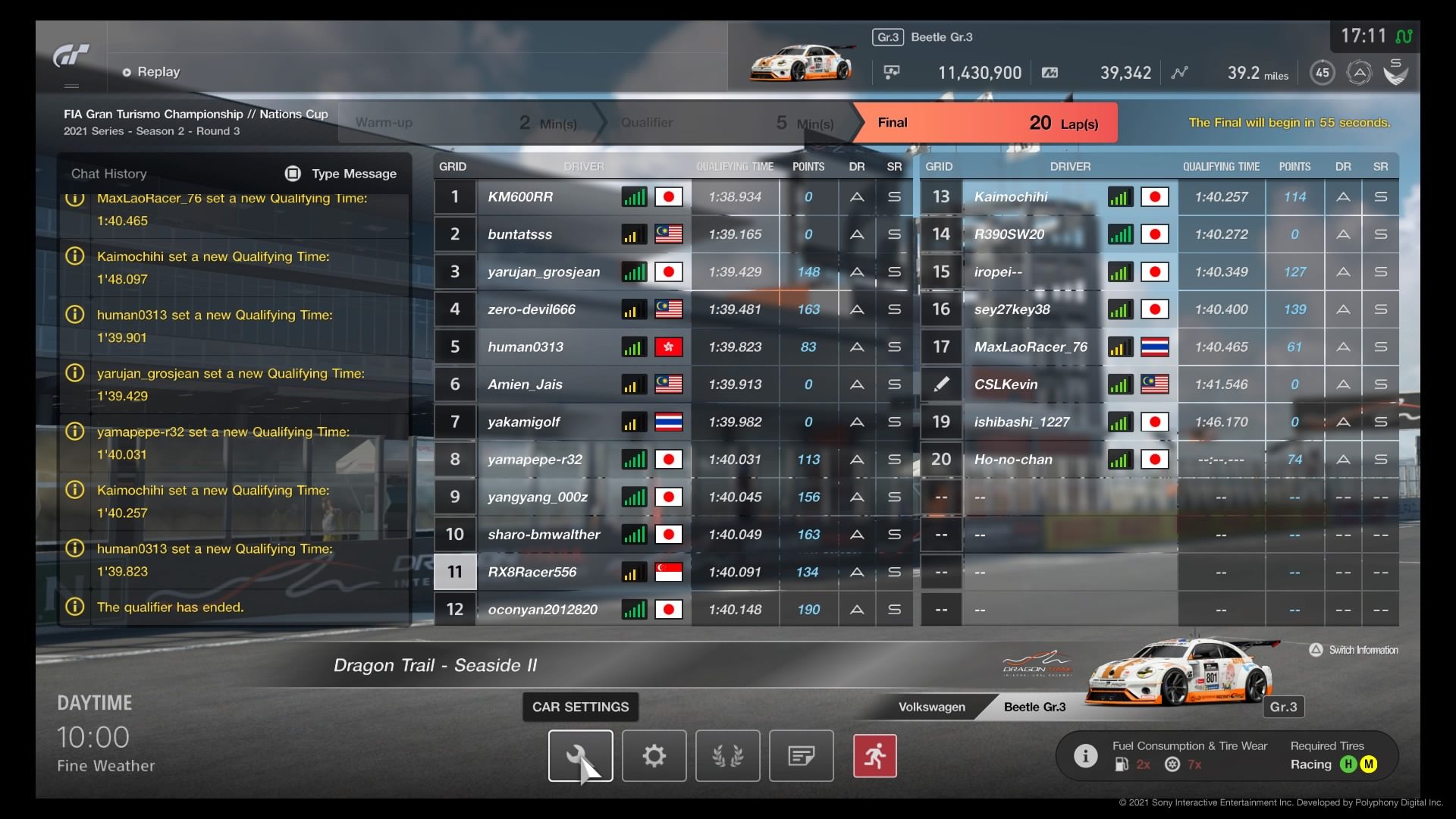
Task: Open car settings wrench button
Action: [x=580, y=755]
